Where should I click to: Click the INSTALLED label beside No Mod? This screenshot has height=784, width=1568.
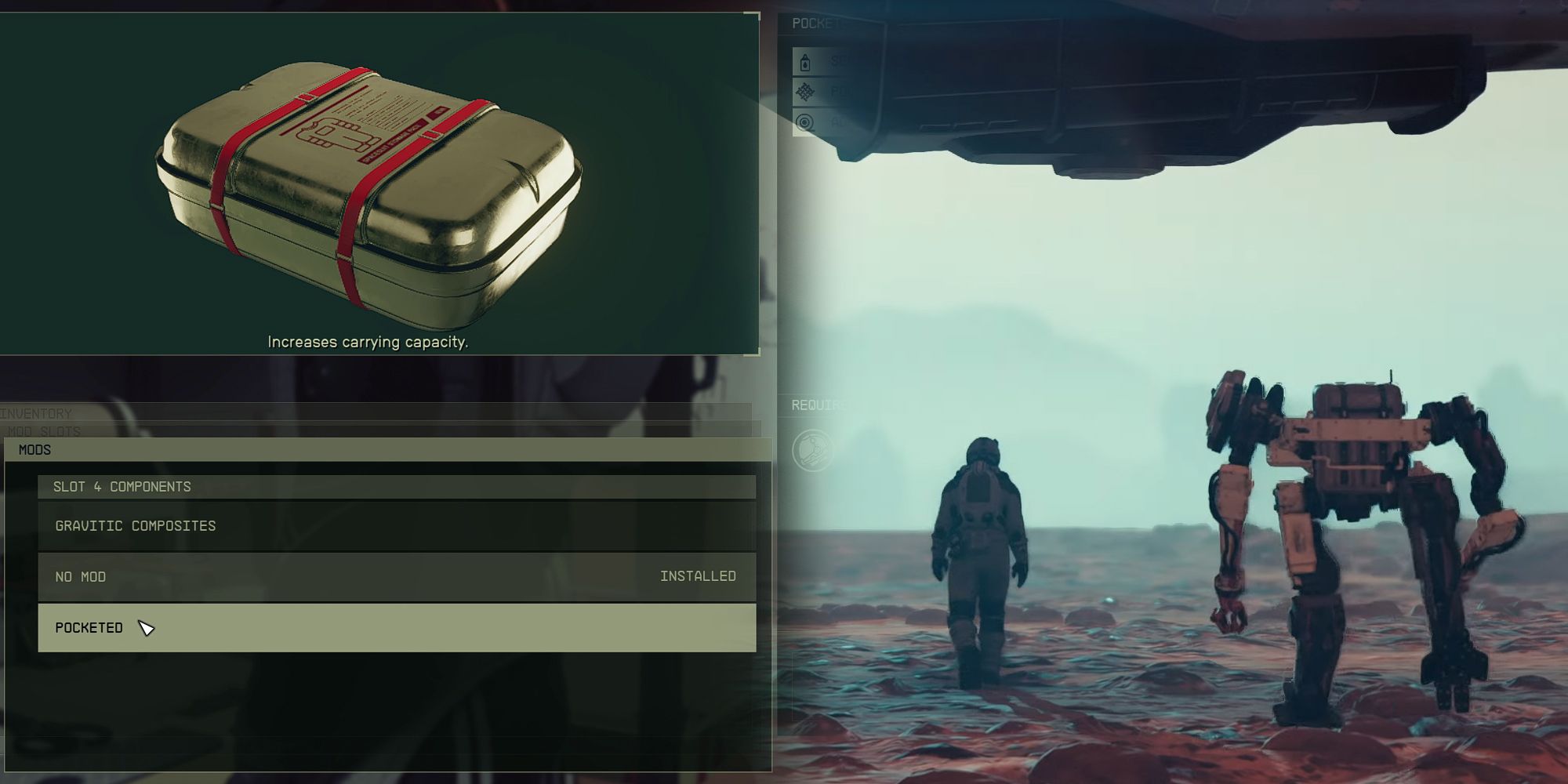tap(697, 576)
